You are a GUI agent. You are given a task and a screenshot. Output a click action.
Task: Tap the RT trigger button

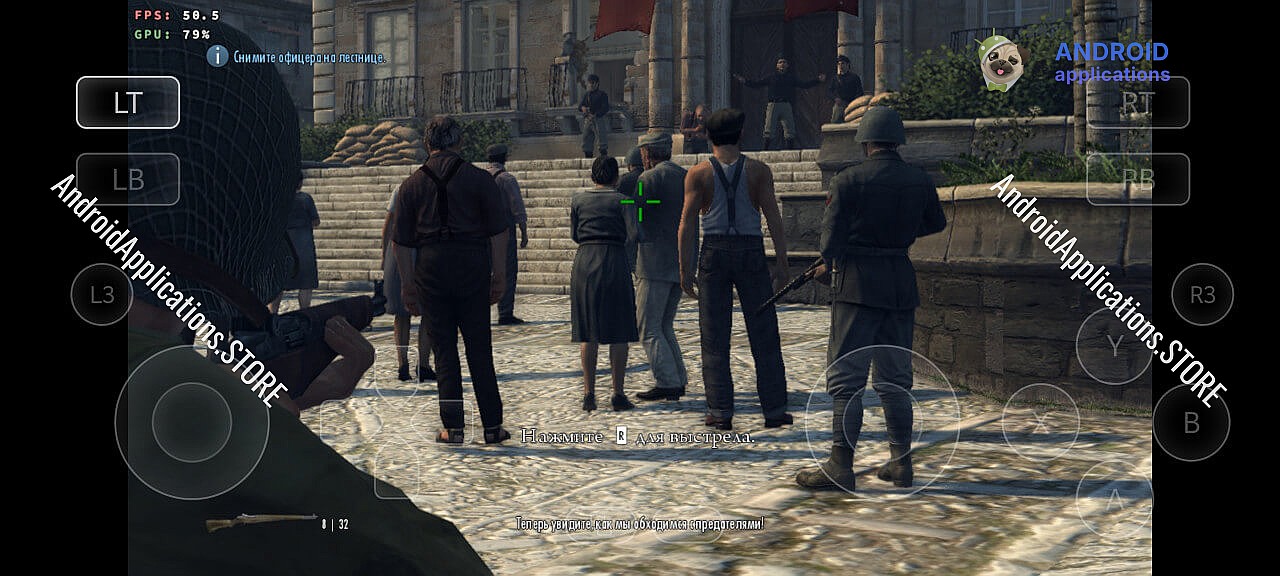tap(1138, 102)
